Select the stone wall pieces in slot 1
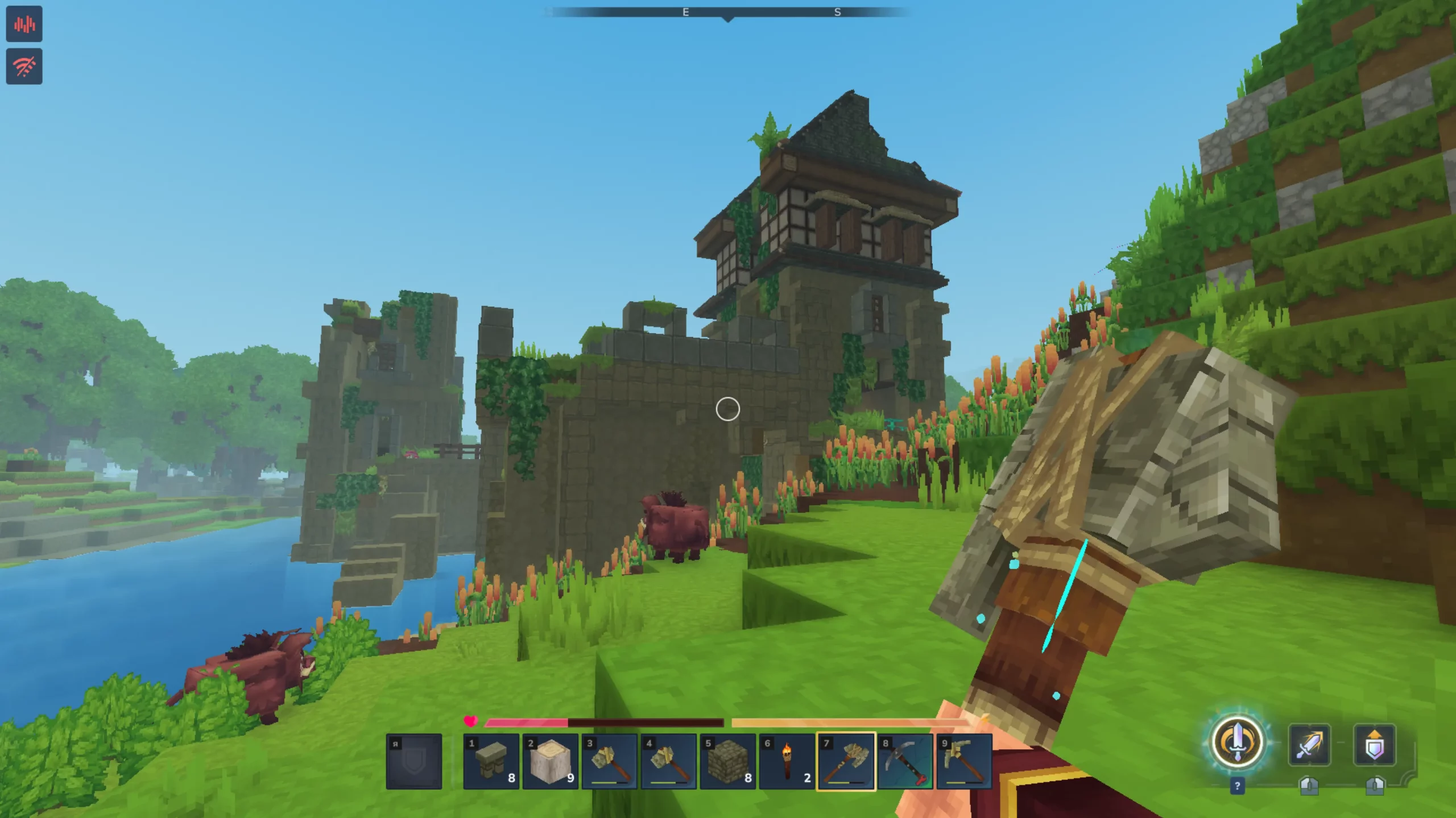 coord(491,761)
